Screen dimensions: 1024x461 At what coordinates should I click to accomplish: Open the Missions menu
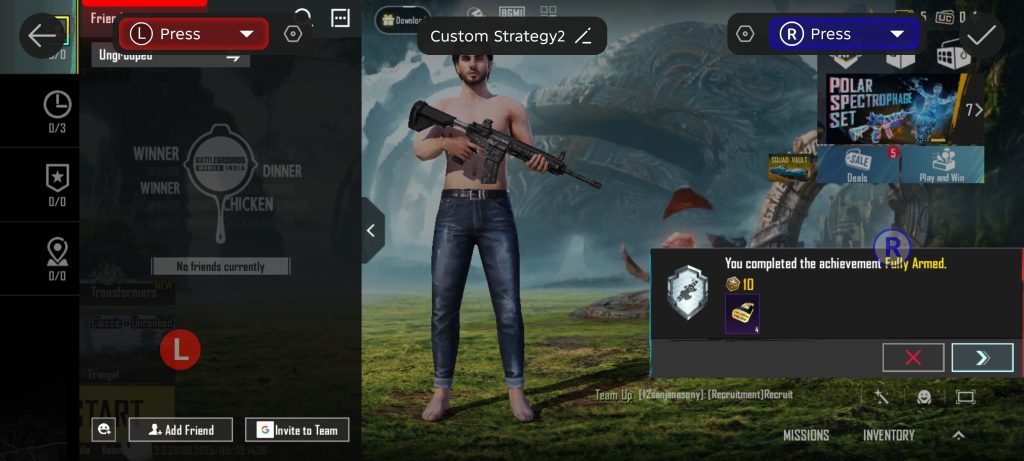pos(806,435)
